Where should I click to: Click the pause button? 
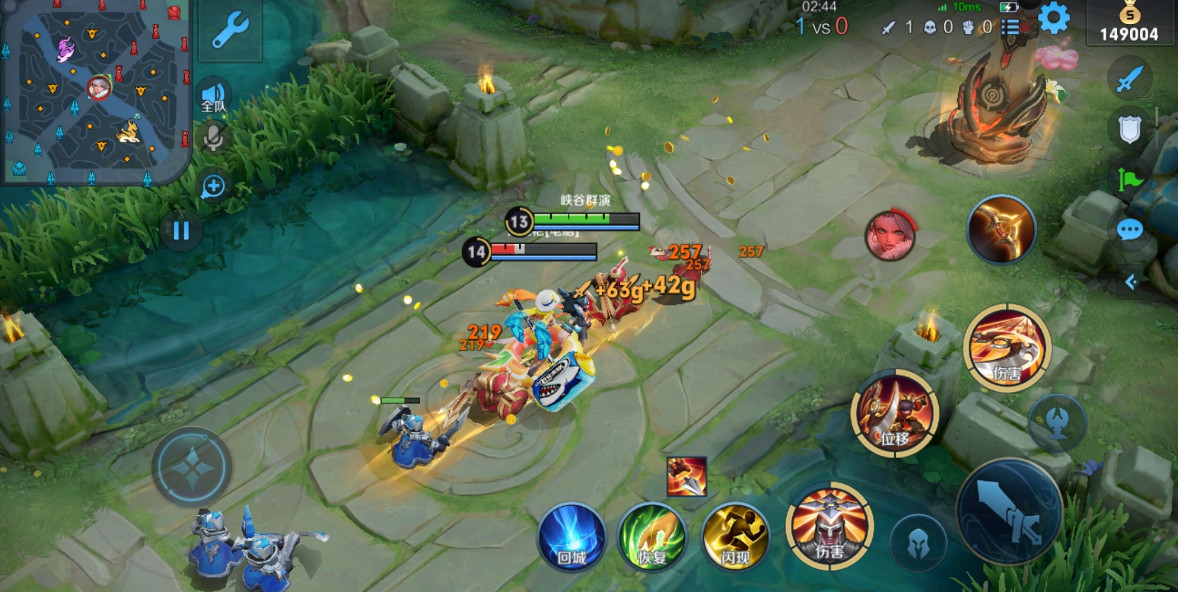181,232
